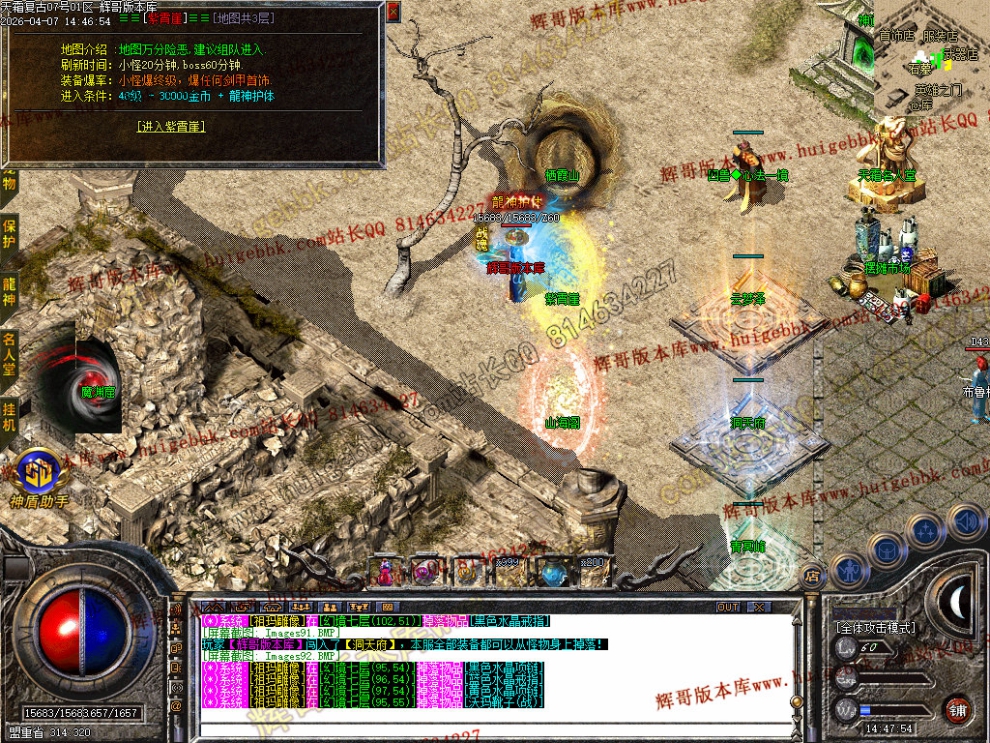Open the round 铺 shop button
This screenshot has width=990, height=743.
tap(958, 709)
